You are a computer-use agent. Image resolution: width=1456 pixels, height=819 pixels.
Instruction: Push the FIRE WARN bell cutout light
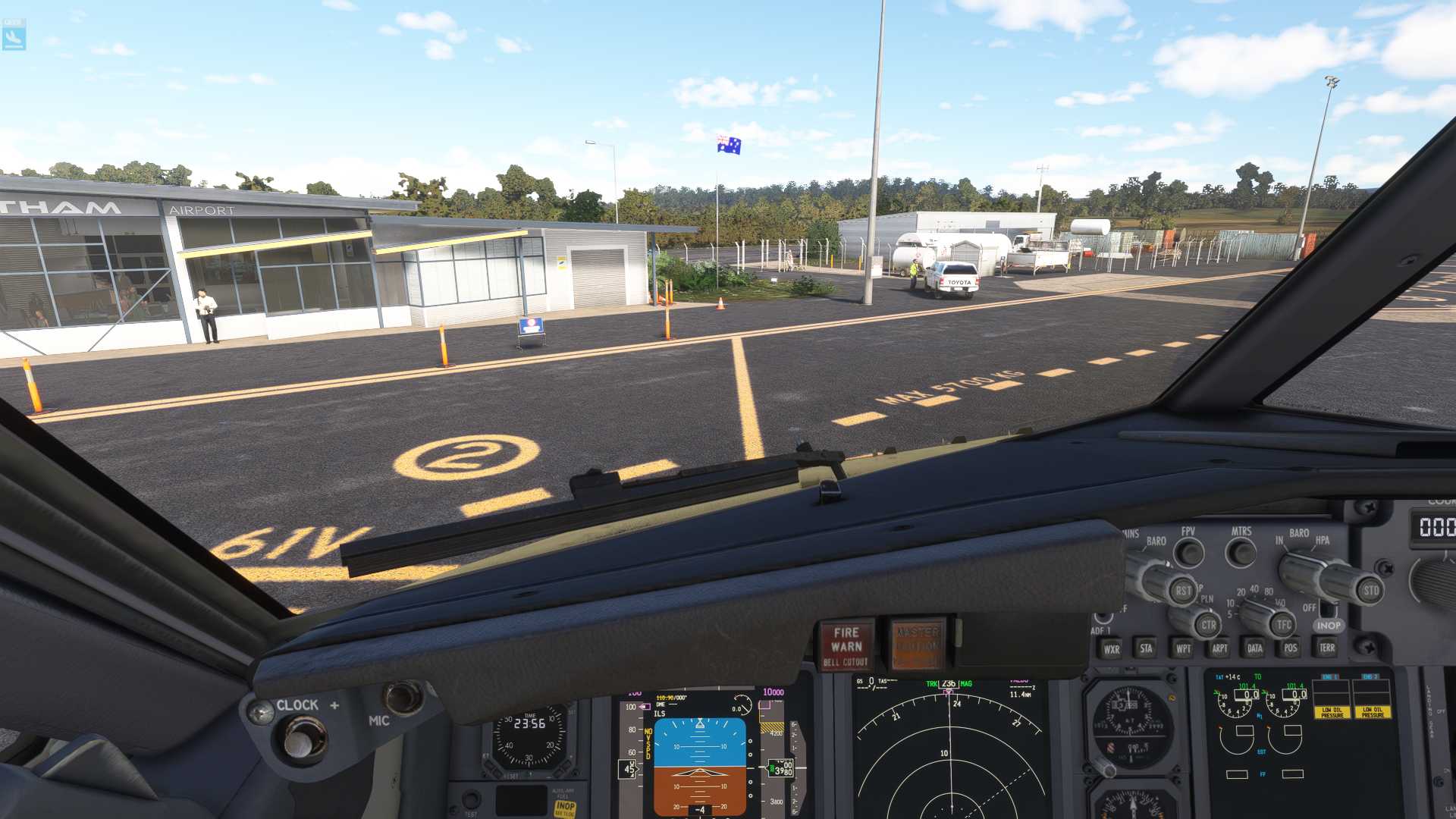846,645
